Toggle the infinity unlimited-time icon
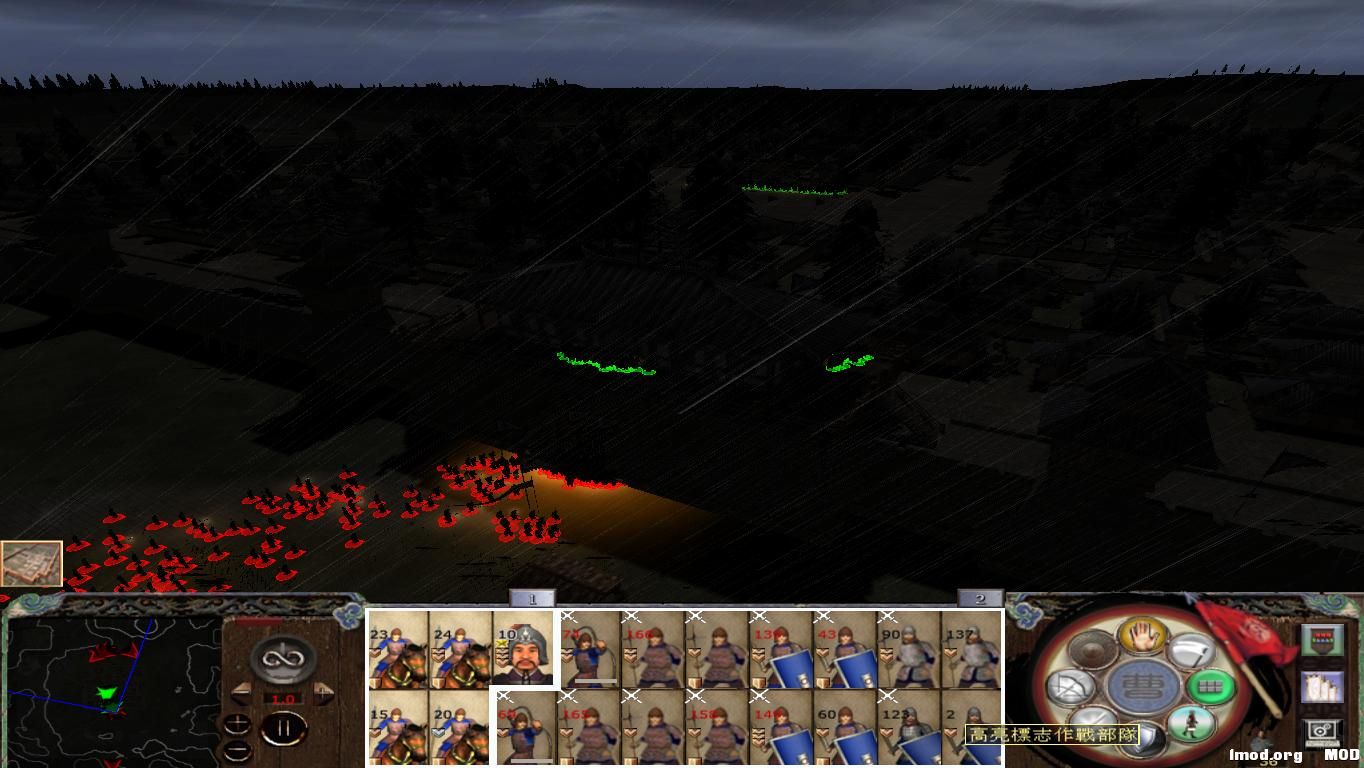 283,660
